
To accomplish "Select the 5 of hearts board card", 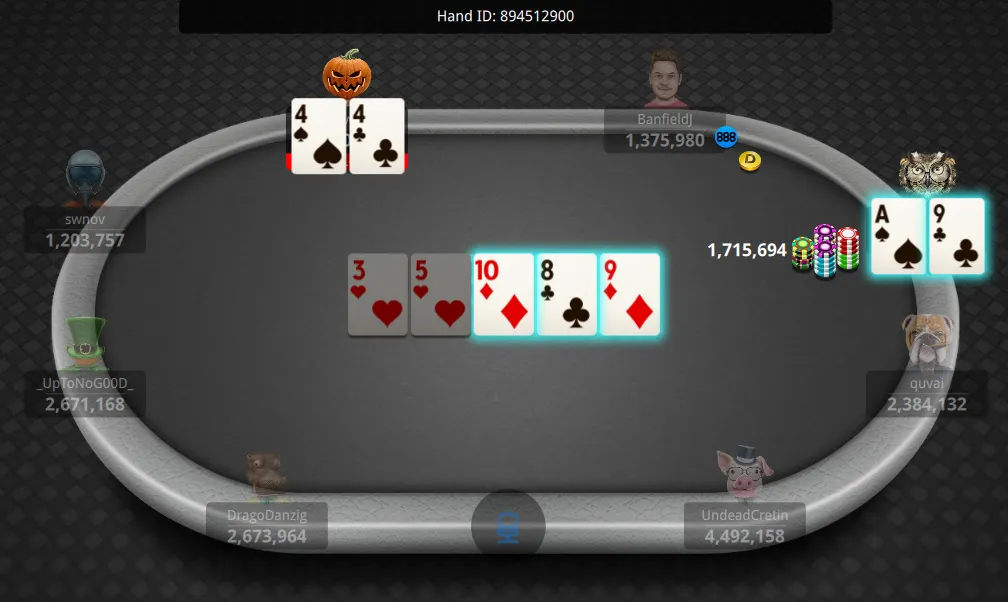I will click(x=440, y=294).
